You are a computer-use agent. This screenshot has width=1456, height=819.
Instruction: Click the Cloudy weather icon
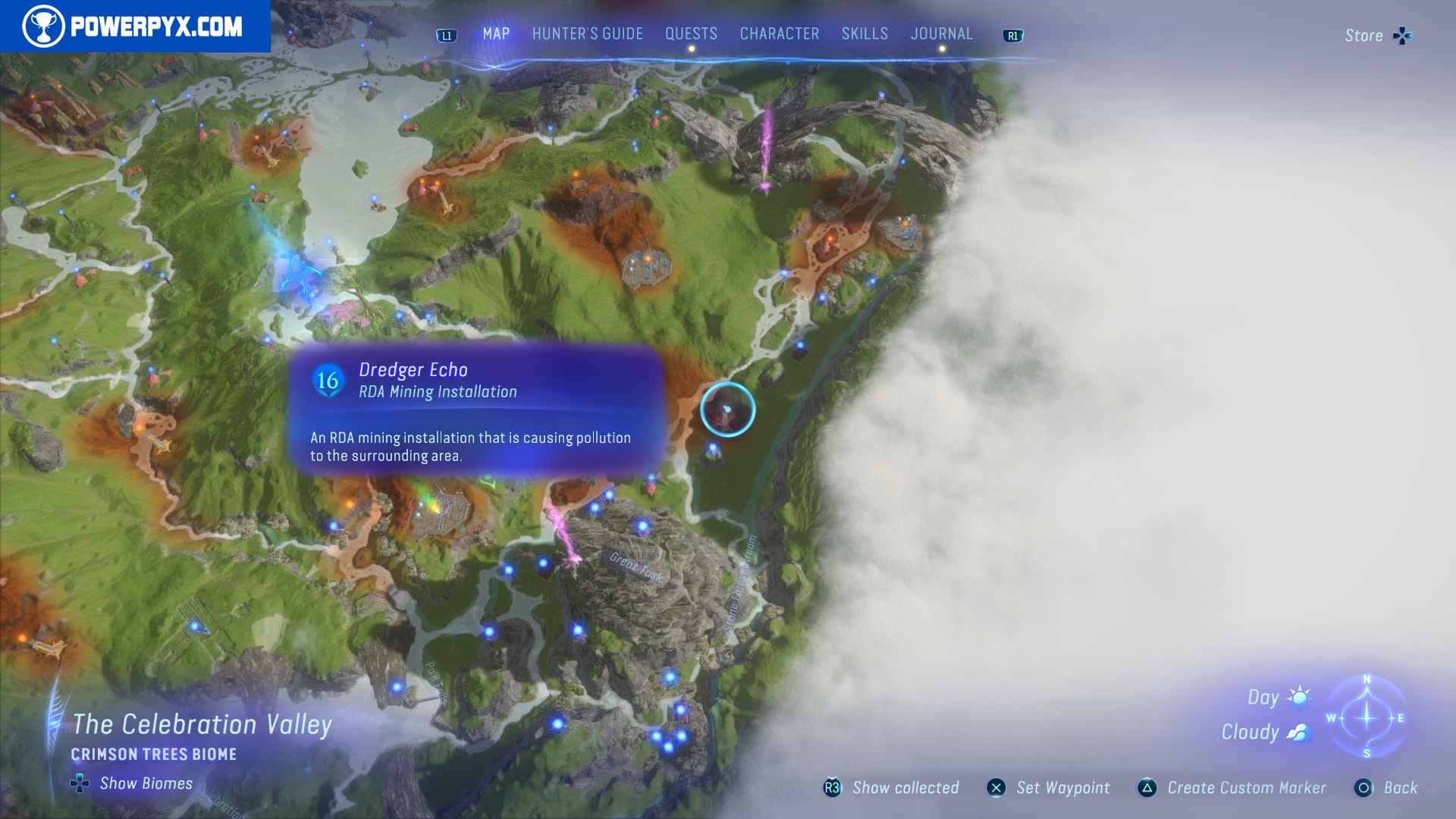tap(1298, 731)
